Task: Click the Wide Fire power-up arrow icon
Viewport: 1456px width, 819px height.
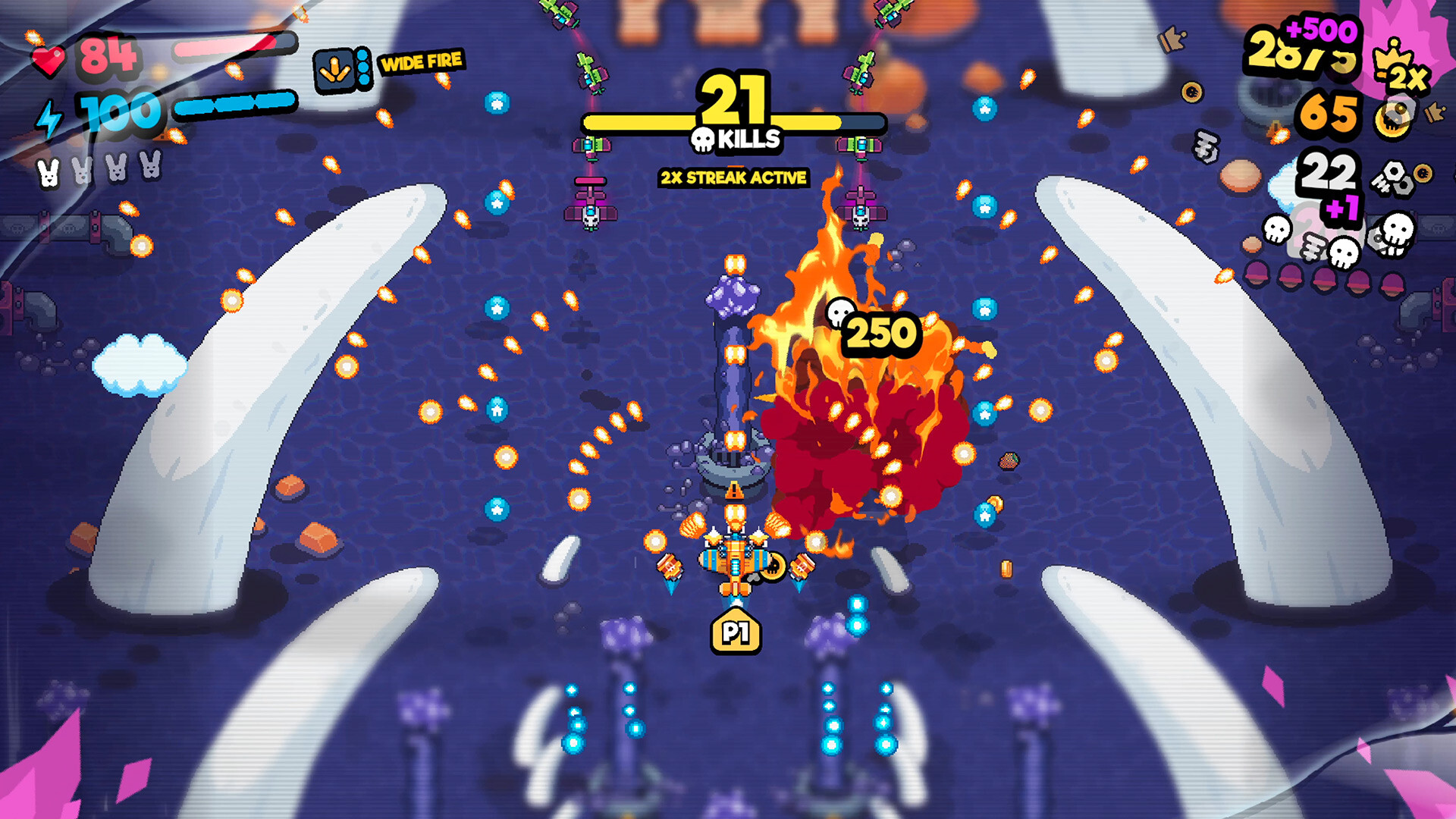Action: (334, 68)
